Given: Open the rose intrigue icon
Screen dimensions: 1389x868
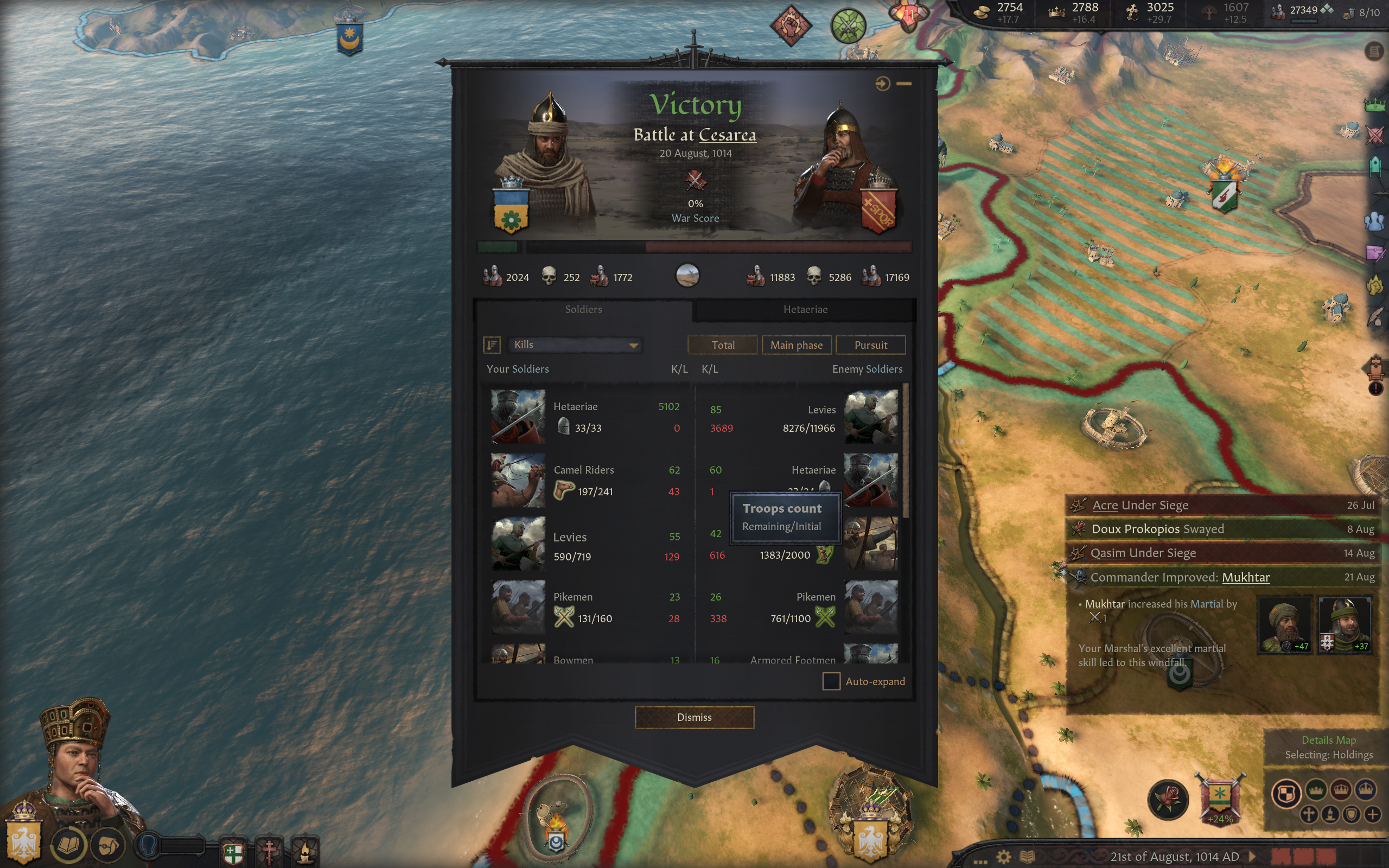Looking at the screenshot, I should [1168, 799].
